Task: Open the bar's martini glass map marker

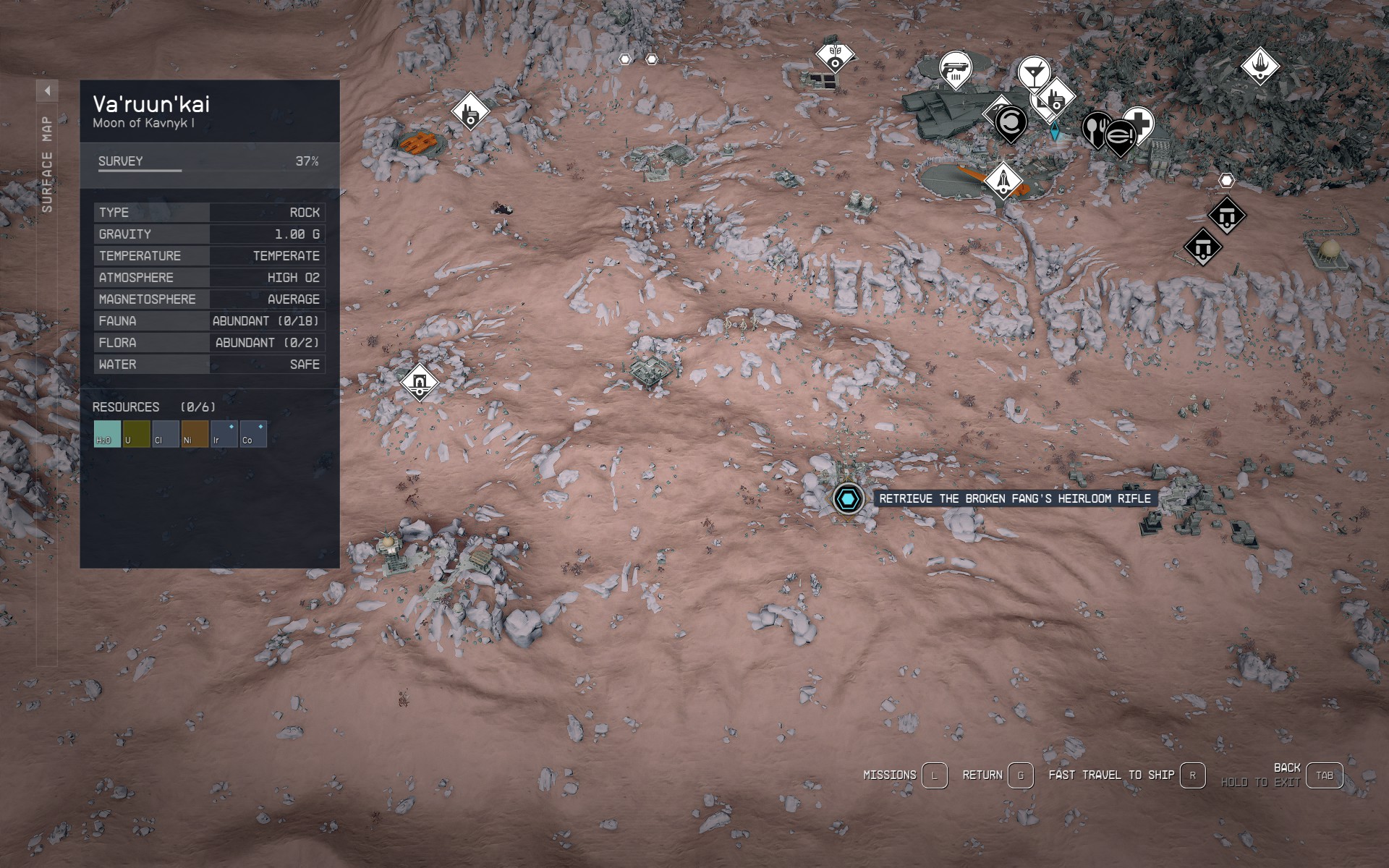Action: click(1035, 72)
